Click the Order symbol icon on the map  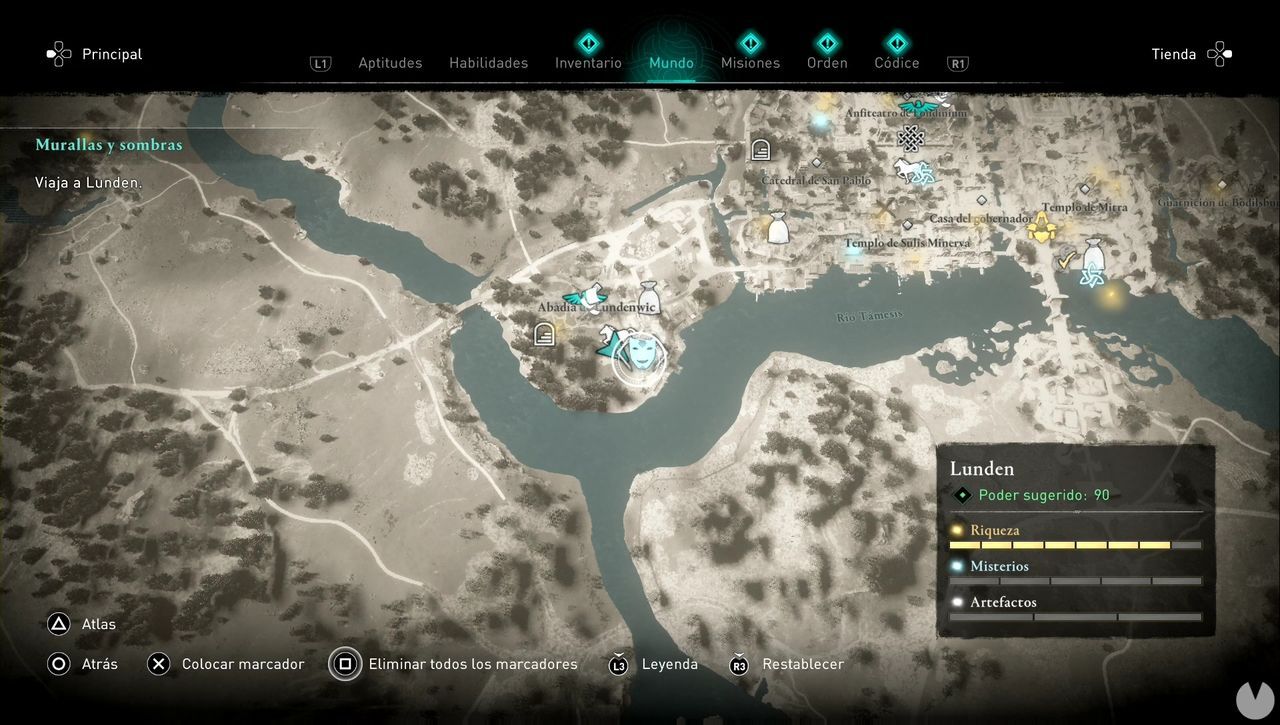(x=911, y=136)
